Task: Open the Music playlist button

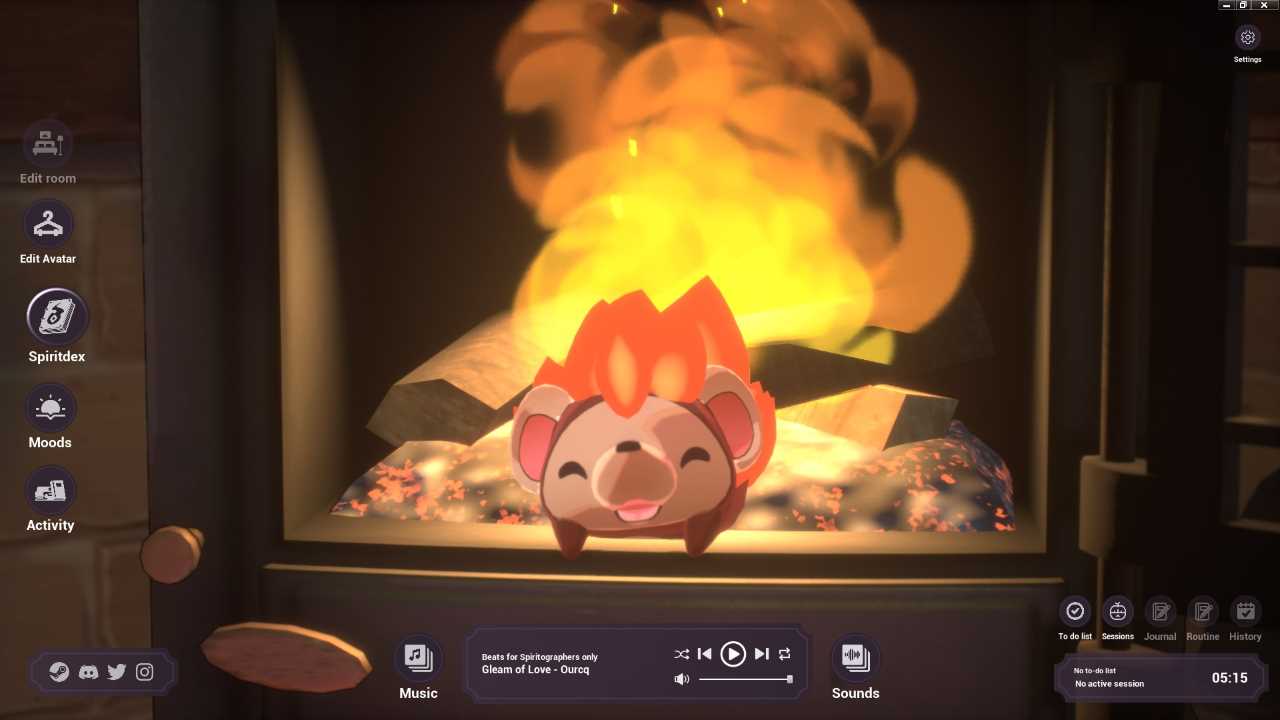Action: click(x=418, y=657)
